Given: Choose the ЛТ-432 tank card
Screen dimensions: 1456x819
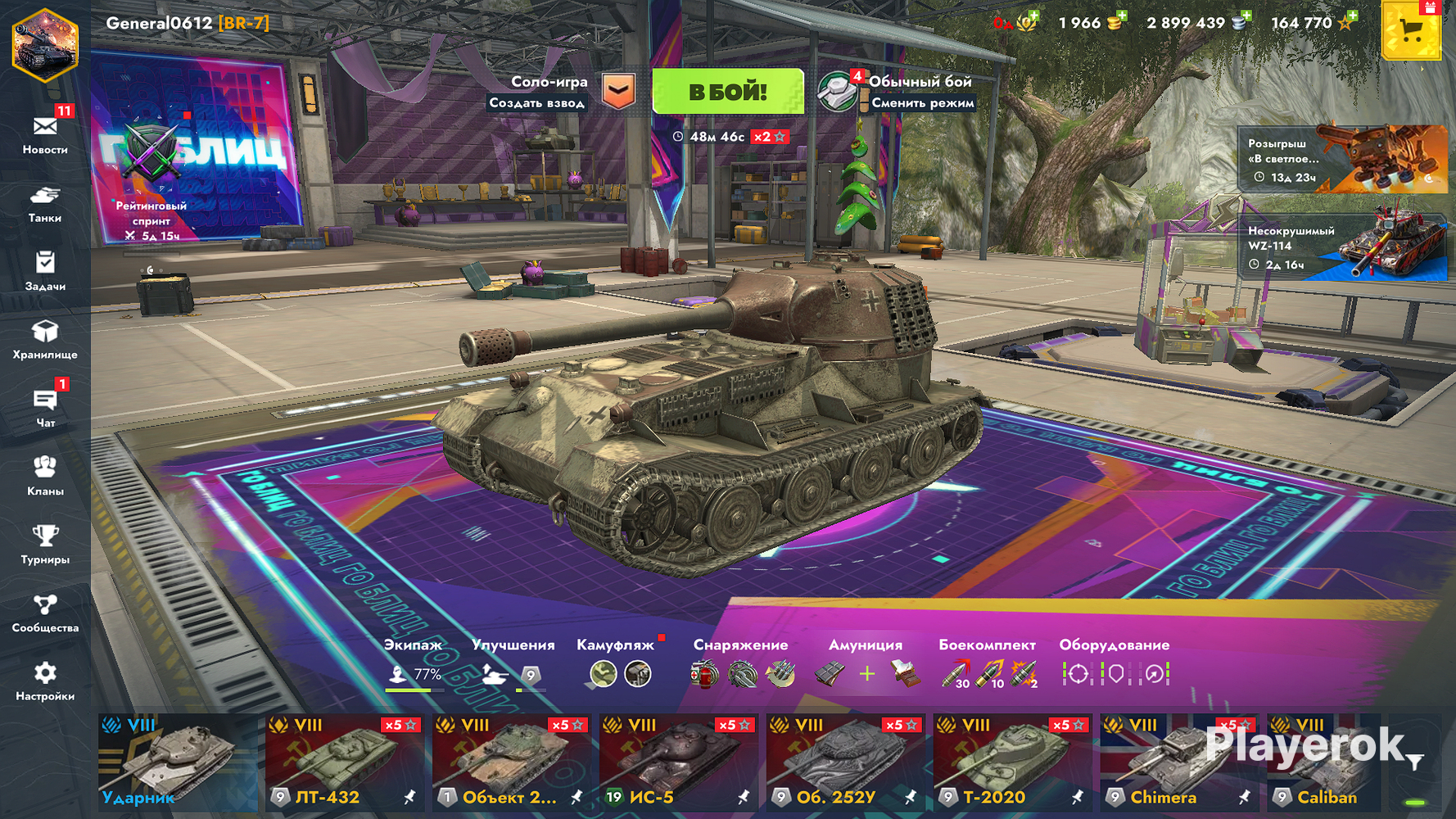Looking at the screenshot, I should click(344, 762).
